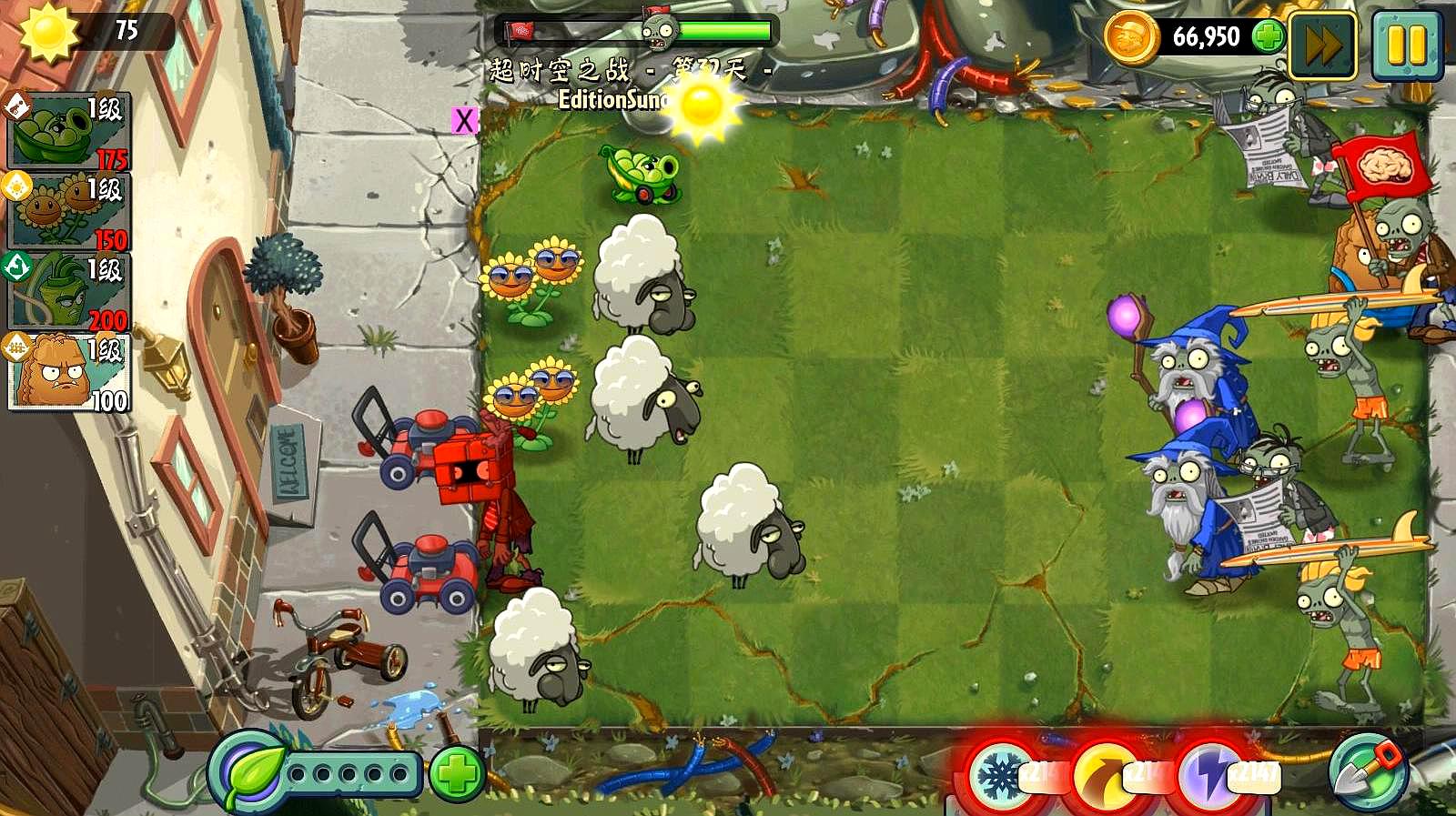
Task: Choose the Twin Sunflower seed packet
Action: pyautogui.click(x=68, y=212)
